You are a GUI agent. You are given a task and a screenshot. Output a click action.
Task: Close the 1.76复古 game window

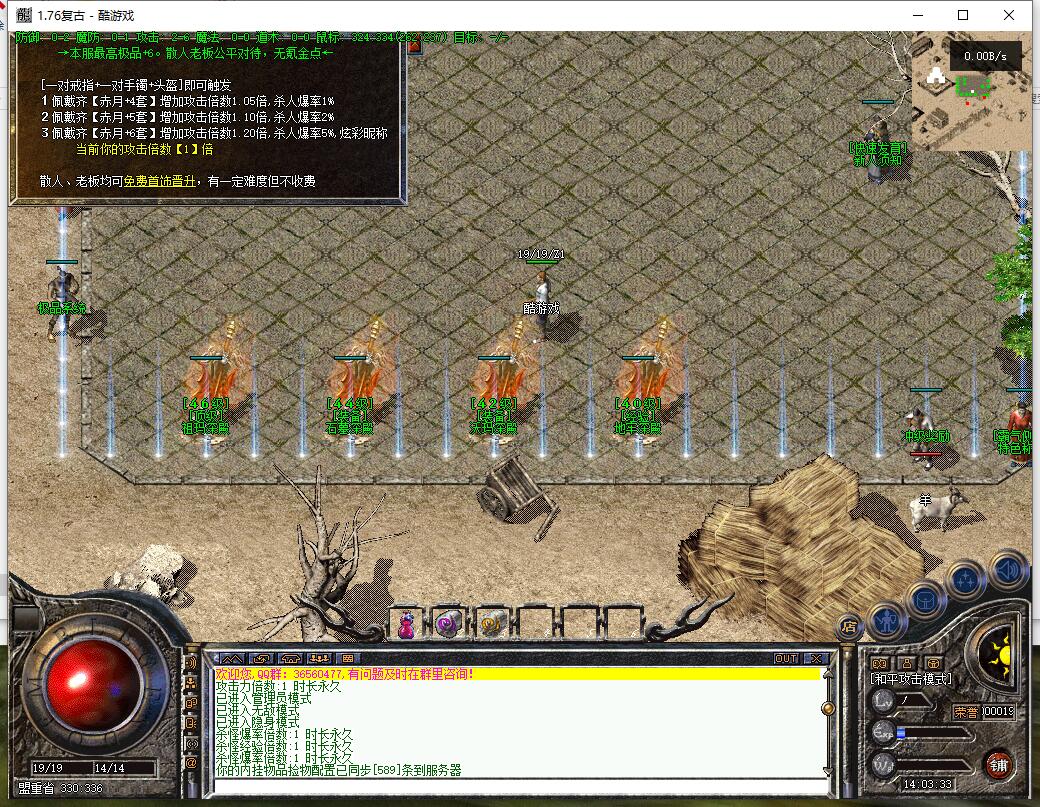tap(1011, 15)
